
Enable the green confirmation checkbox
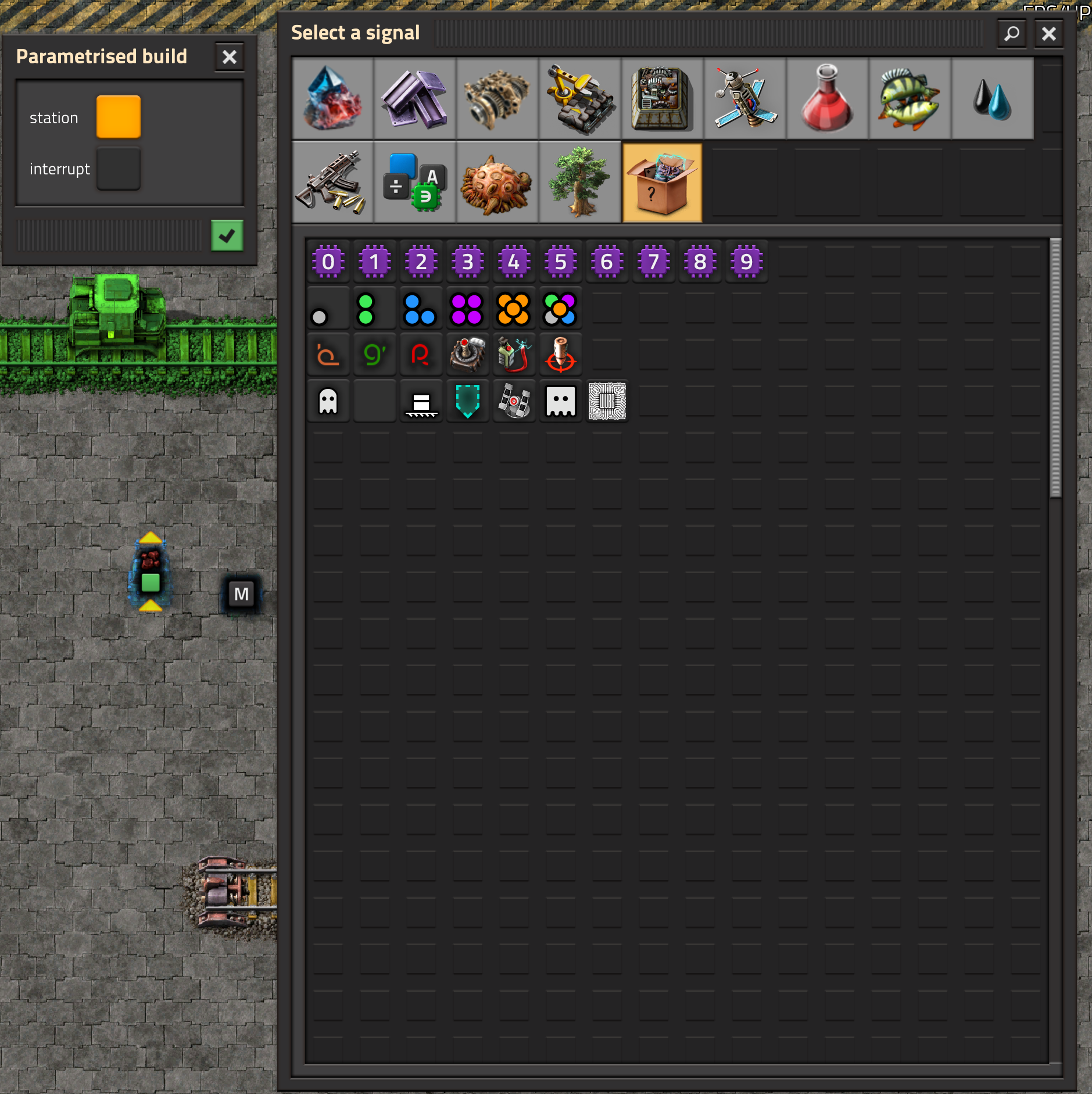[227, 235]
